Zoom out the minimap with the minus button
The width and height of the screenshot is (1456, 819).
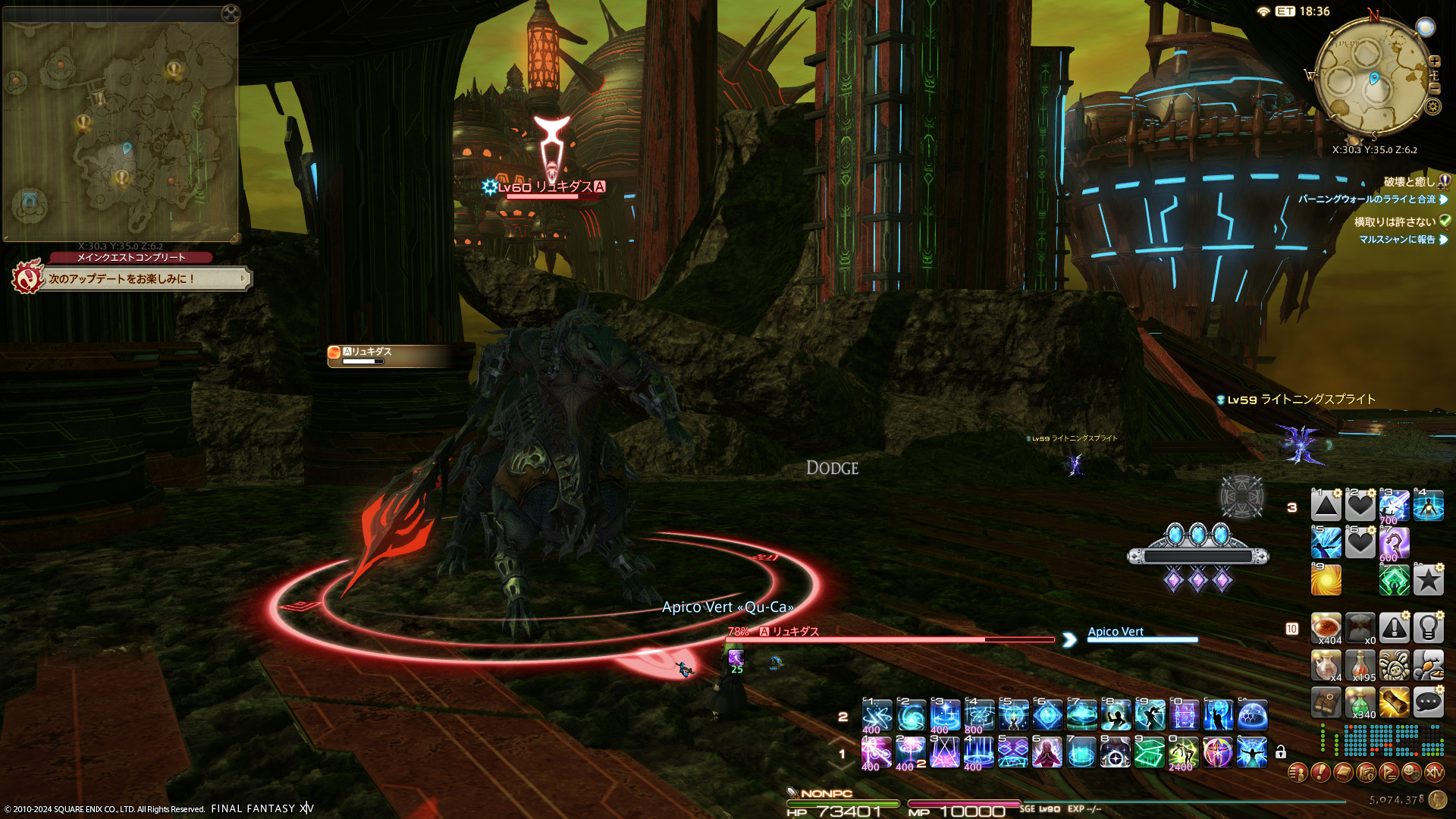1434,89
